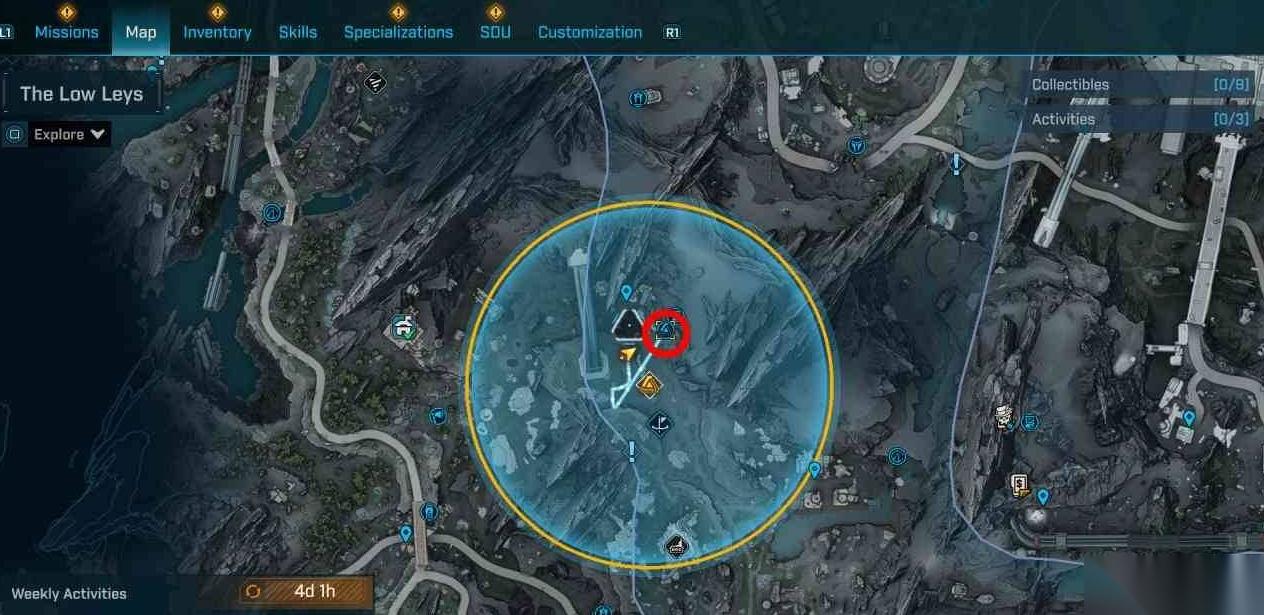Click the dark diamond marker with flag icon
Image resolution: width=1264 pixels, height=615 pixels.
[659, 424]
